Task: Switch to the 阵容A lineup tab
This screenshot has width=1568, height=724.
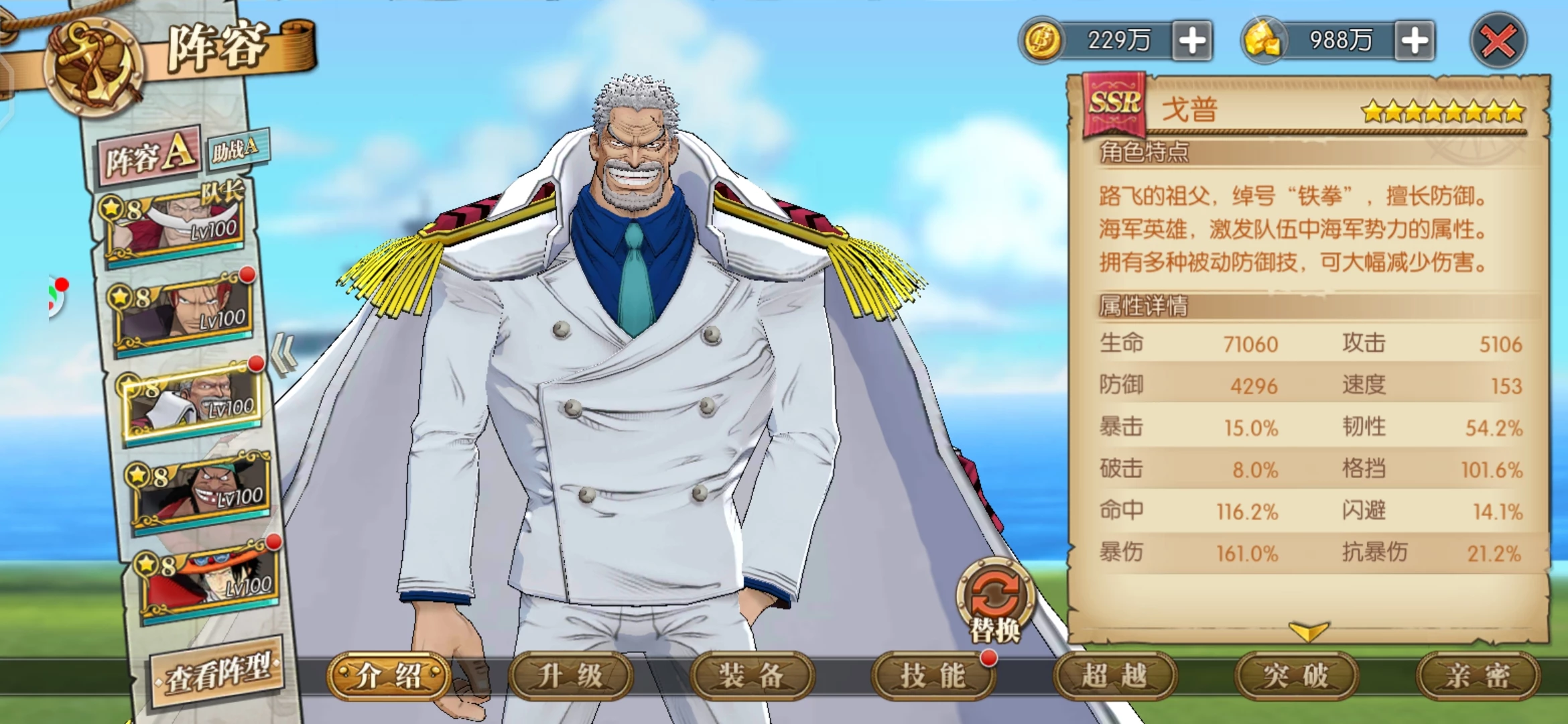Action: [x=151, y=155]
